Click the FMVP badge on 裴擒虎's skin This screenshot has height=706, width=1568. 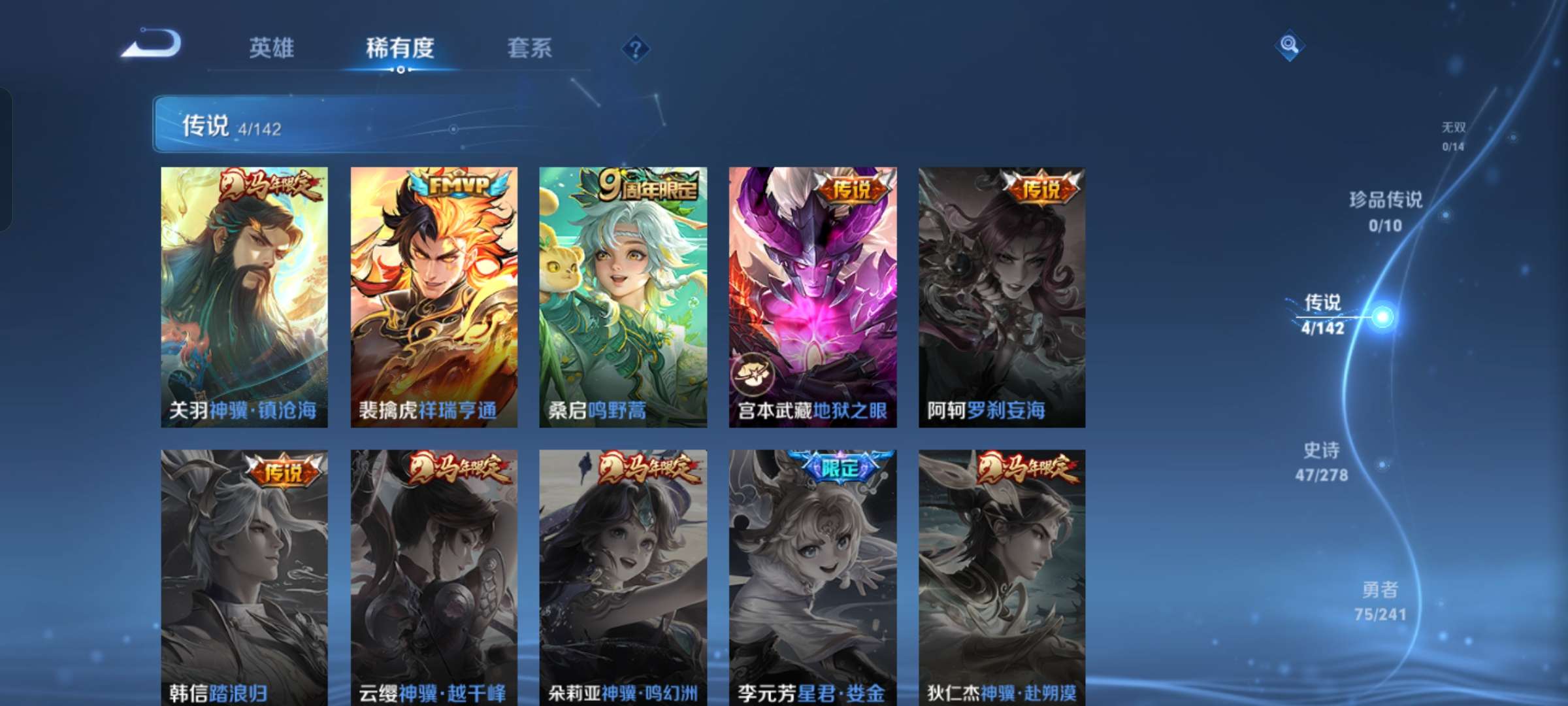tap(459, 186)
